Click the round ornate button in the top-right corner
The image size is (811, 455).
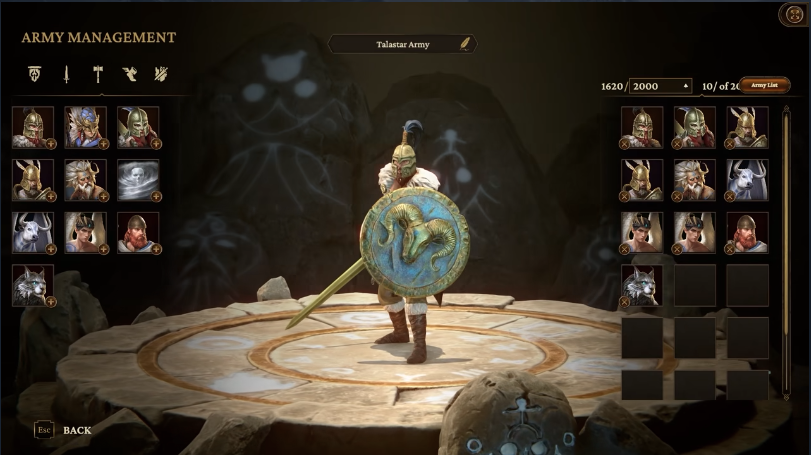click(792, 15)
